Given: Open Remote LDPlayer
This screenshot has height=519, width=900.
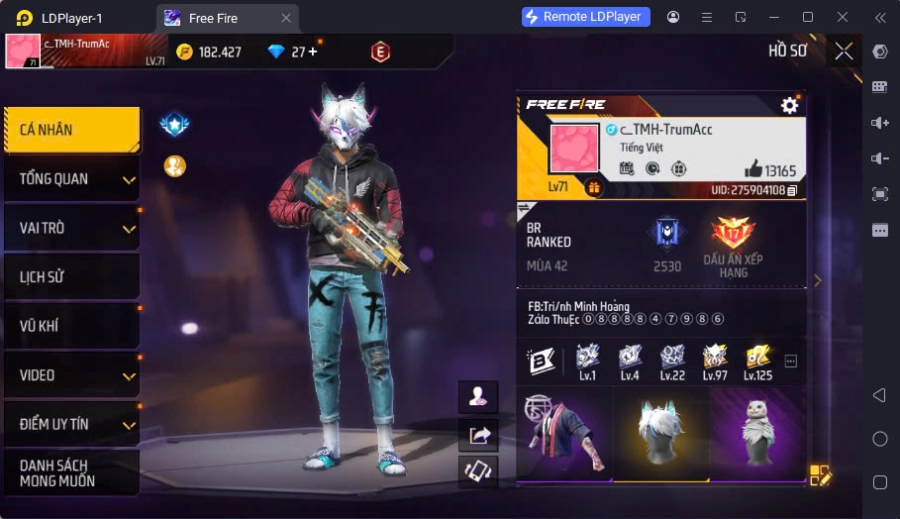Looking at the screenshot, I should click(x=586, y=17).
